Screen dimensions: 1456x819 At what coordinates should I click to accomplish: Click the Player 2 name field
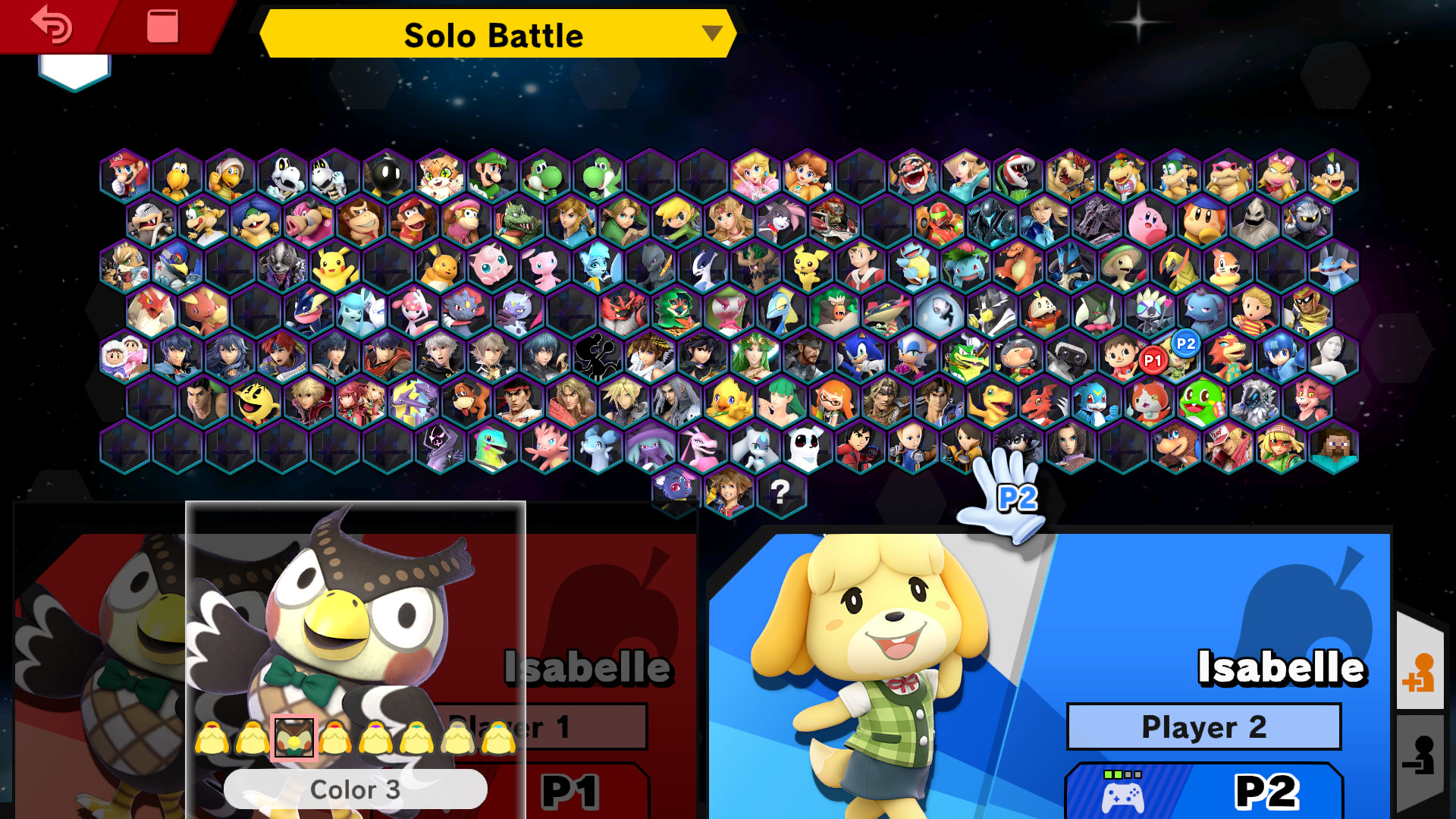pos(1203,726)
